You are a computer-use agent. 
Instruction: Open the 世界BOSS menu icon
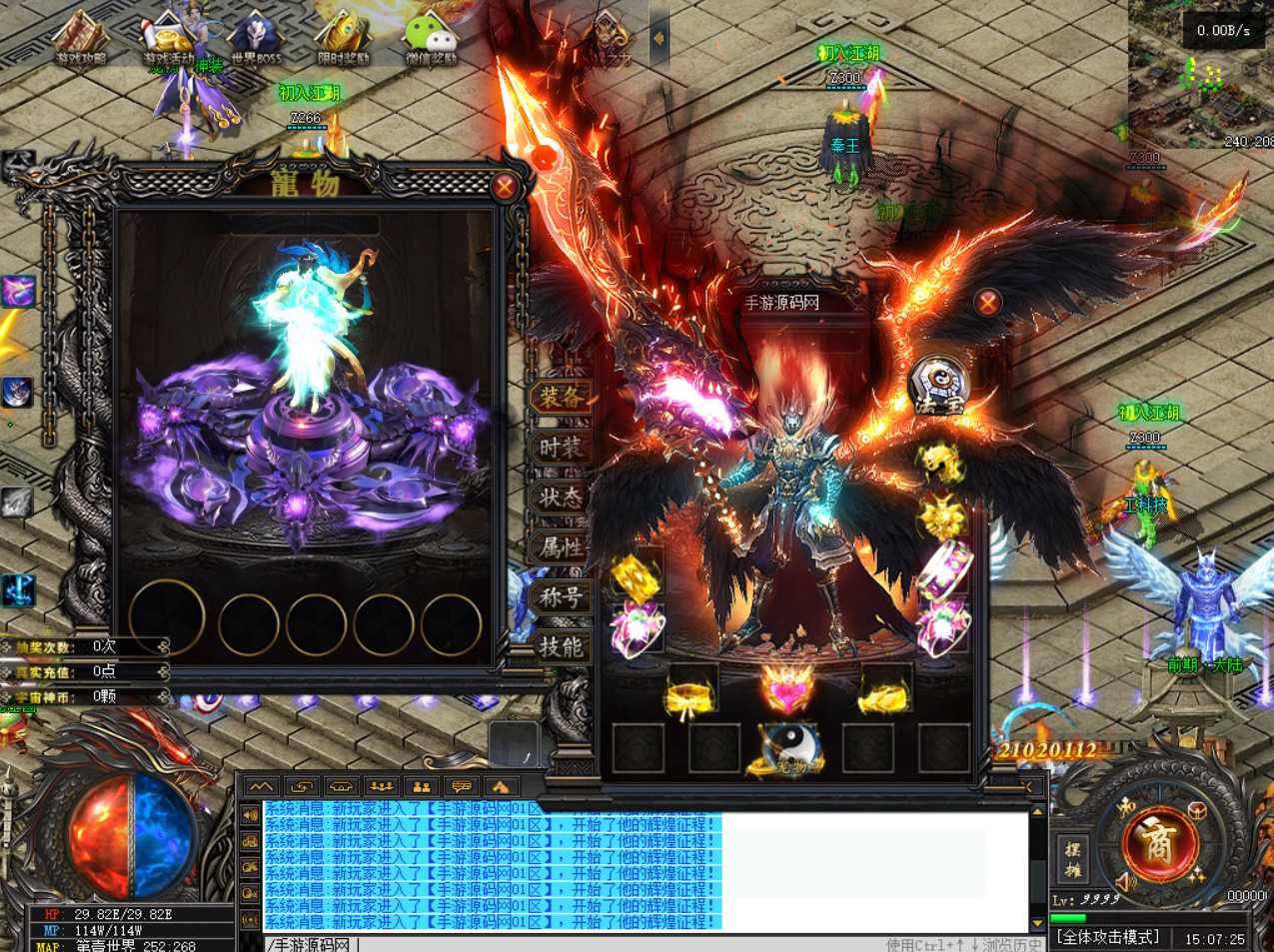click(x=256, y=40)
